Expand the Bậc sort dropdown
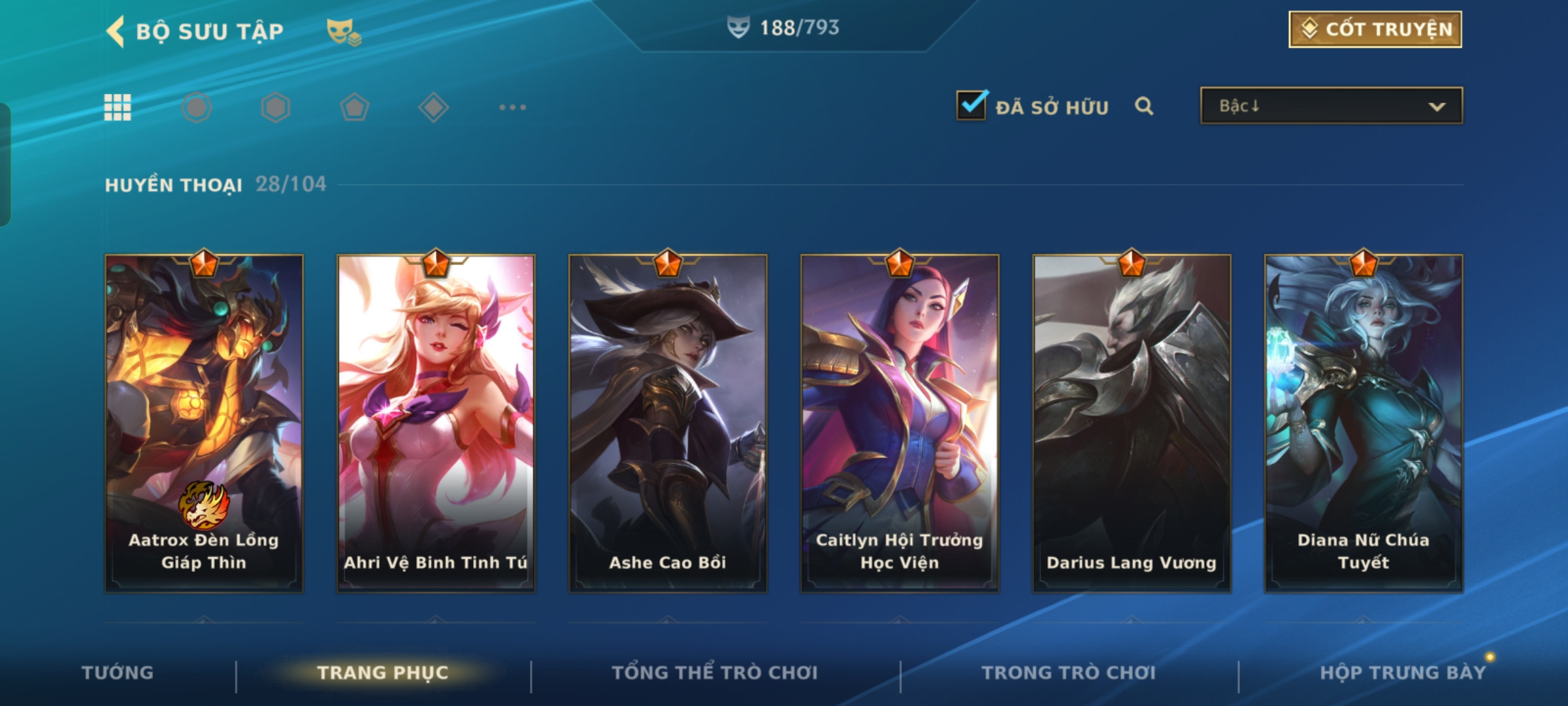This screenshot has width=1568, height=706. tap(1331, 106)
